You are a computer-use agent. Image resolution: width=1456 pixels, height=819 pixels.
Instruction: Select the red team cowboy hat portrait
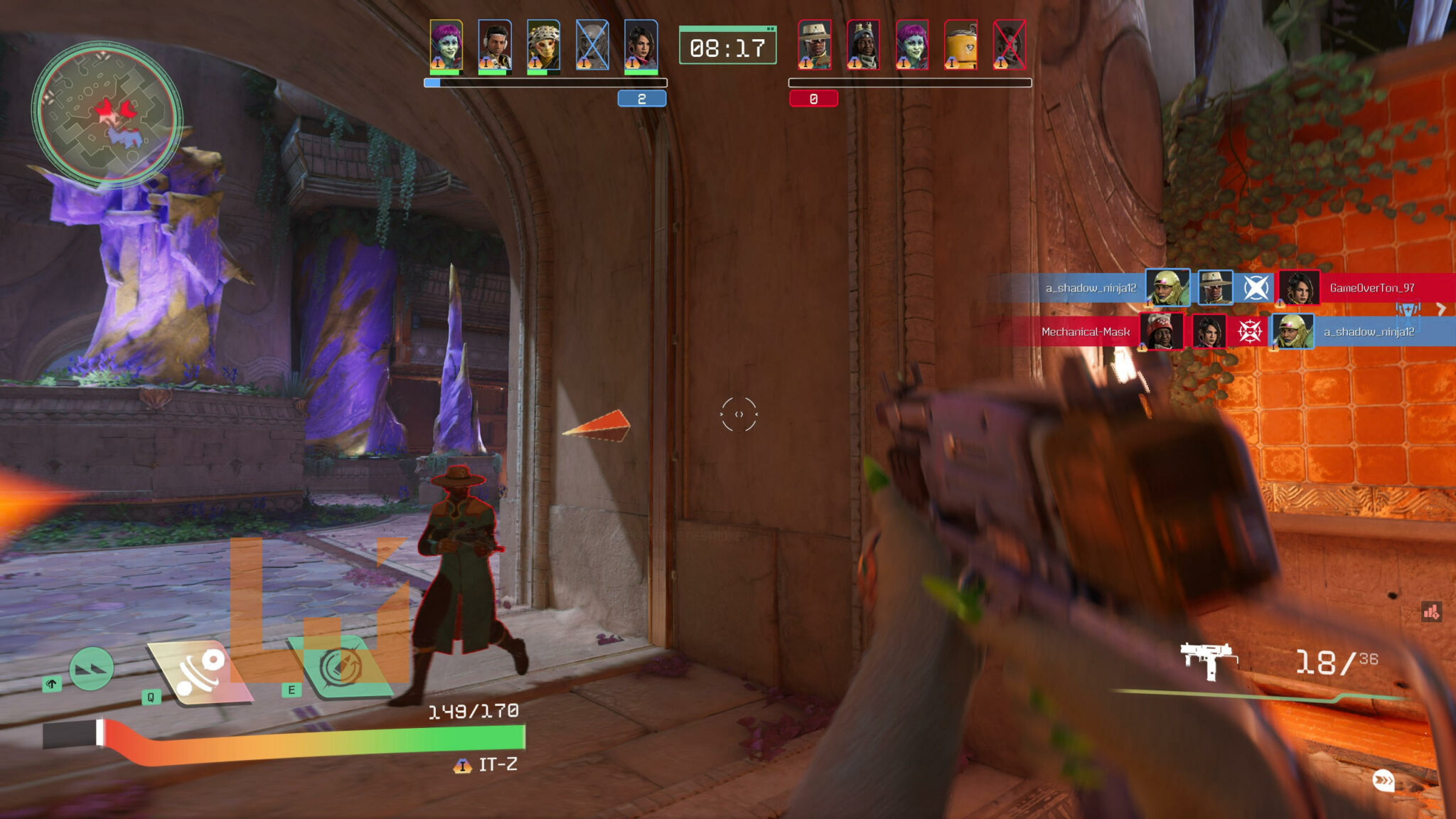[x=814, y=45]
